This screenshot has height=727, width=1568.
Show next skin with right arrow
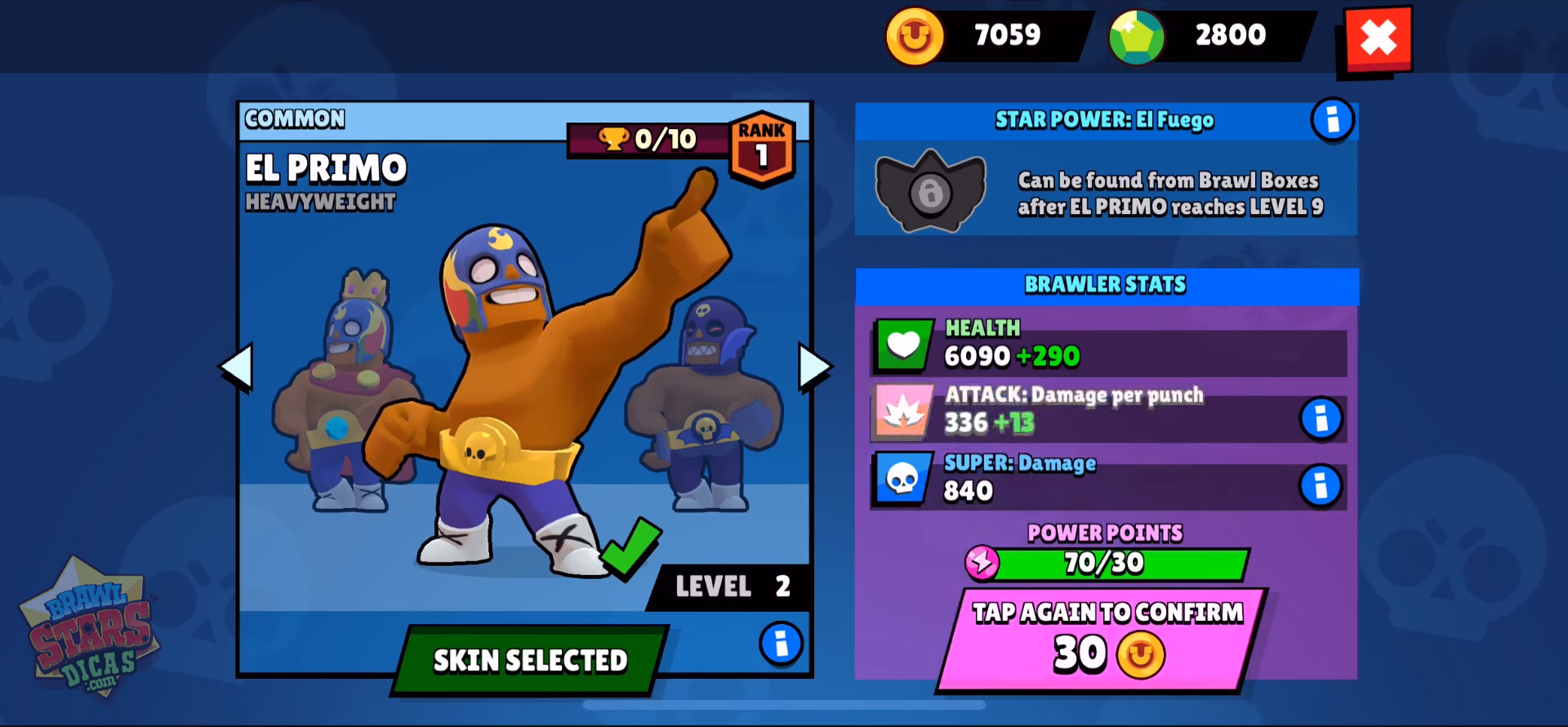(x=814, y=367)
